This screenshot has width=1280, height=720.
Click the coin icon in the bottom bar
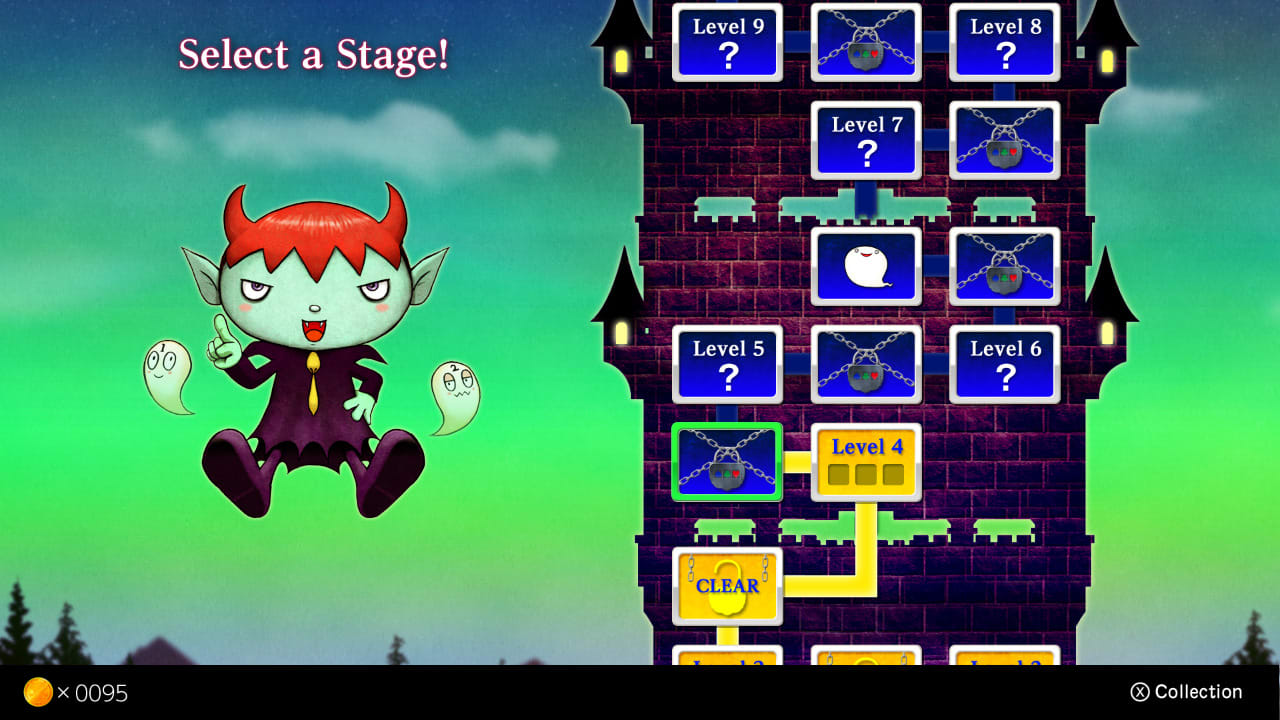(x=40, y=692)
